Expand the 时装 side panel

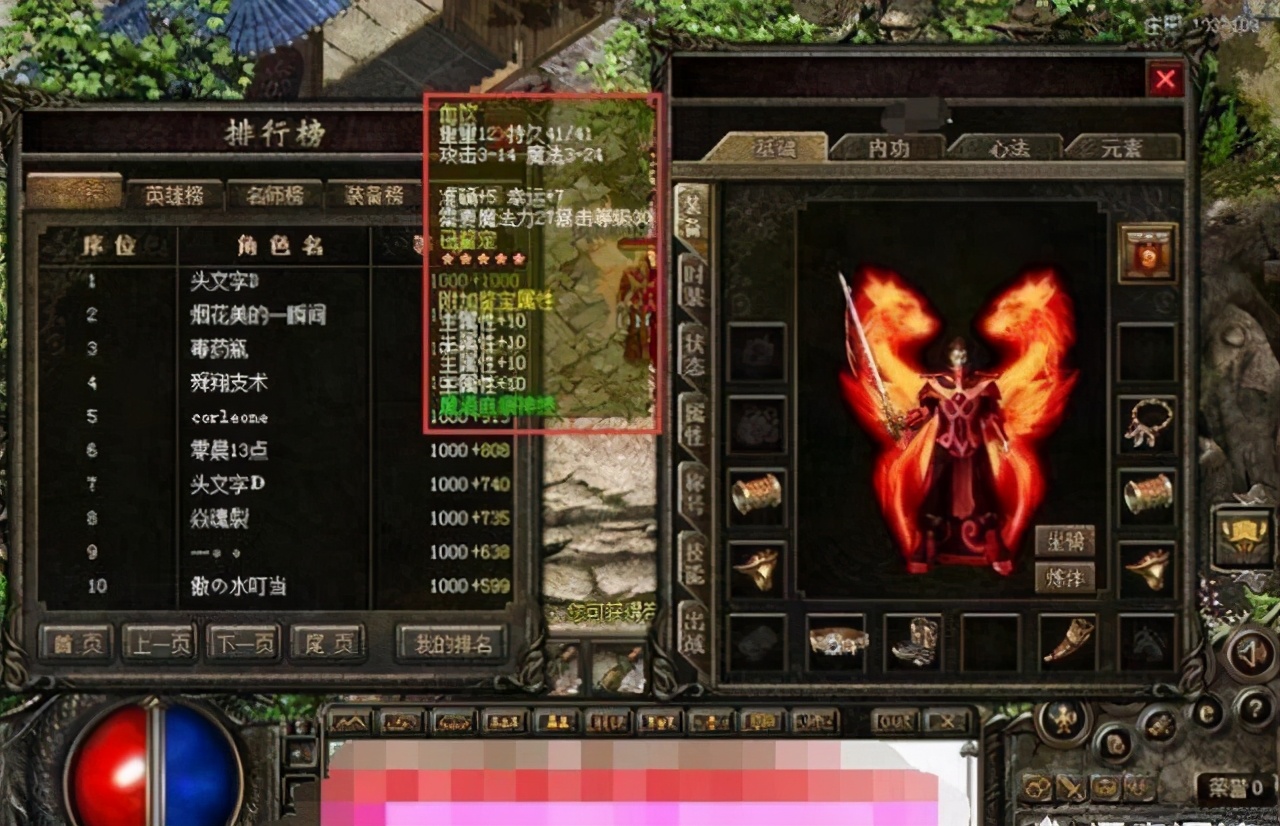click(x=692, y=281)
